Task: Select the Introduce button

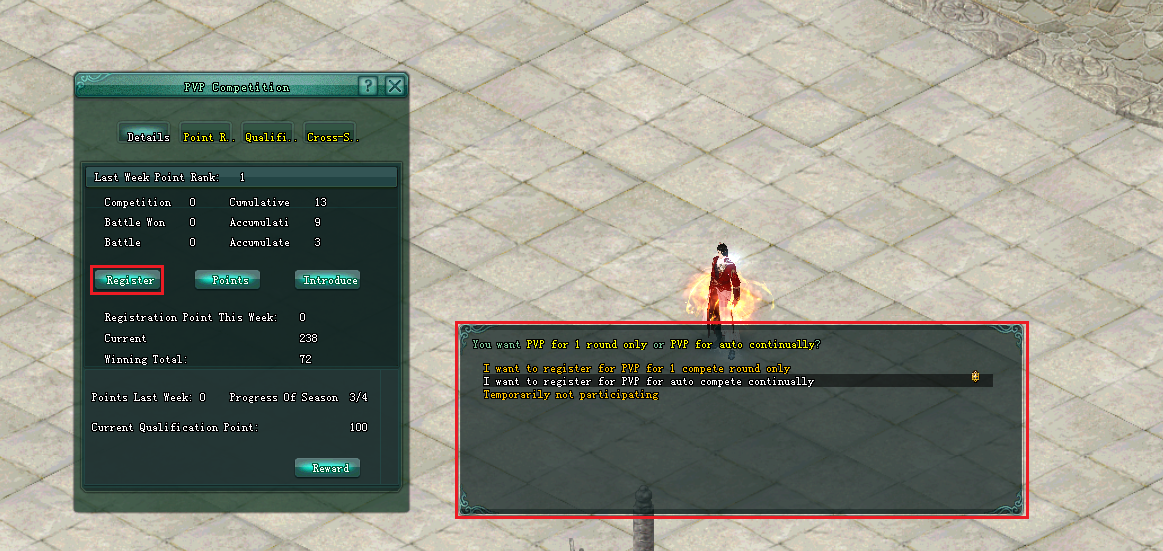Action: point(328,280)
